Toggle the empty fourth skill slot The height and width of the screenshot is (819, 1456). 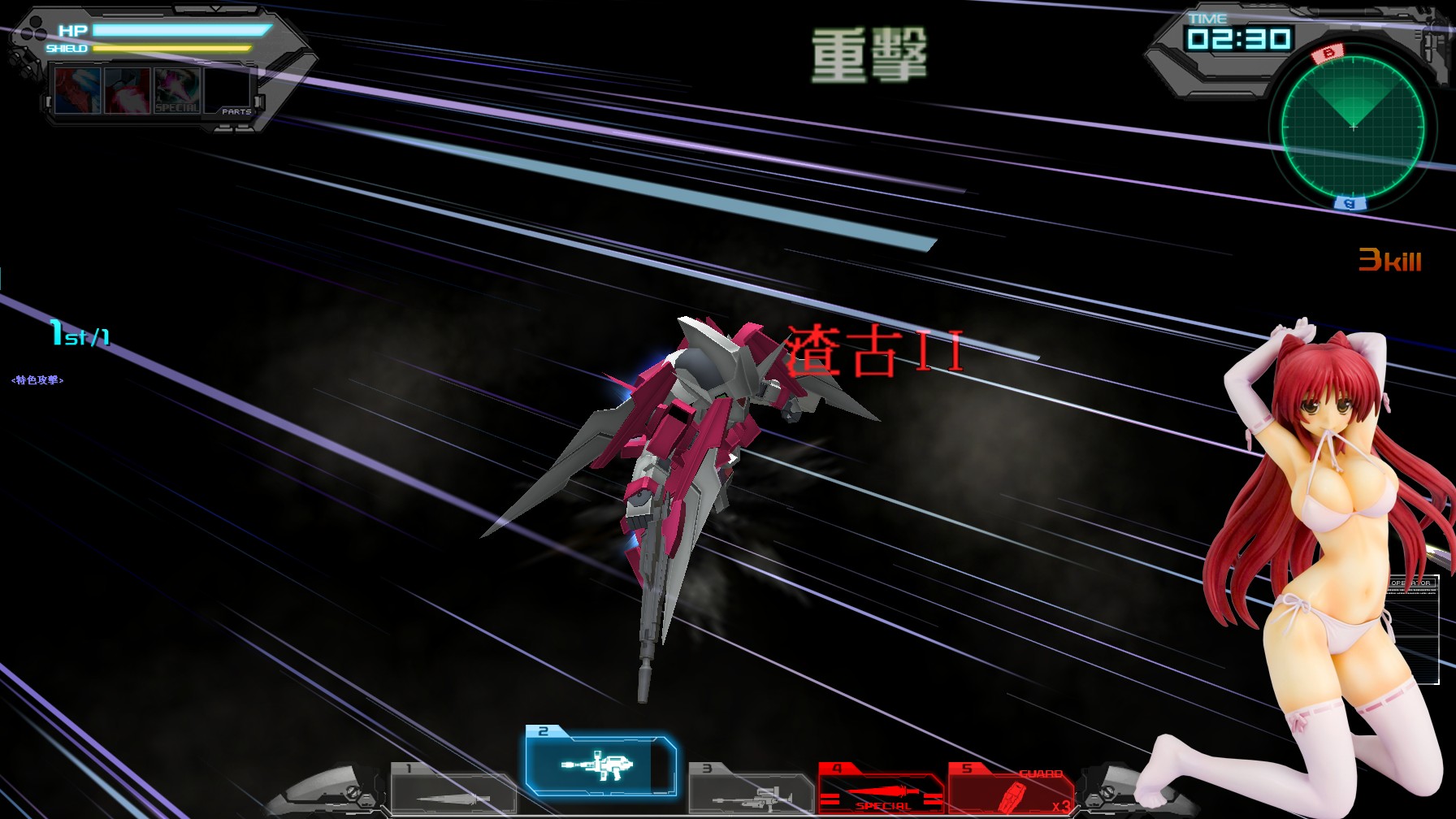[226, 89]
